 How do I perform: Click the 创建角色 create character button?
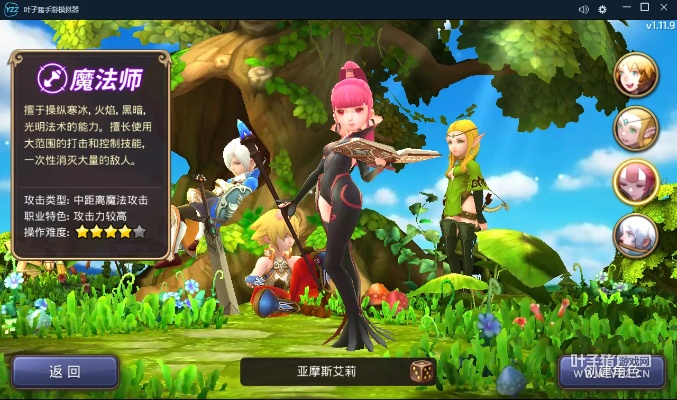click(x=610, y=372)
